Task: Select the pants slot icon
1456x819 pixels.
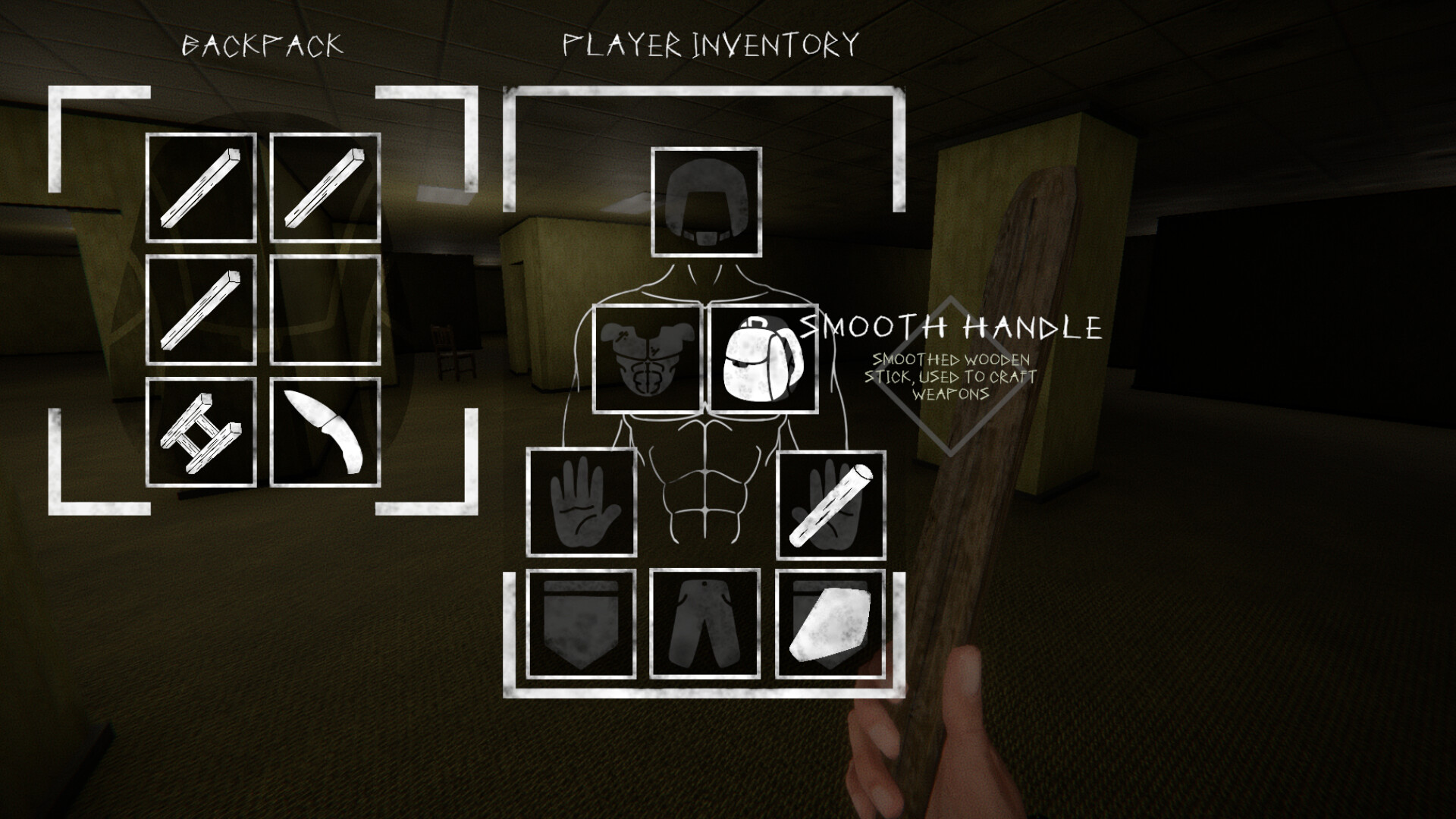Action: 705,623
